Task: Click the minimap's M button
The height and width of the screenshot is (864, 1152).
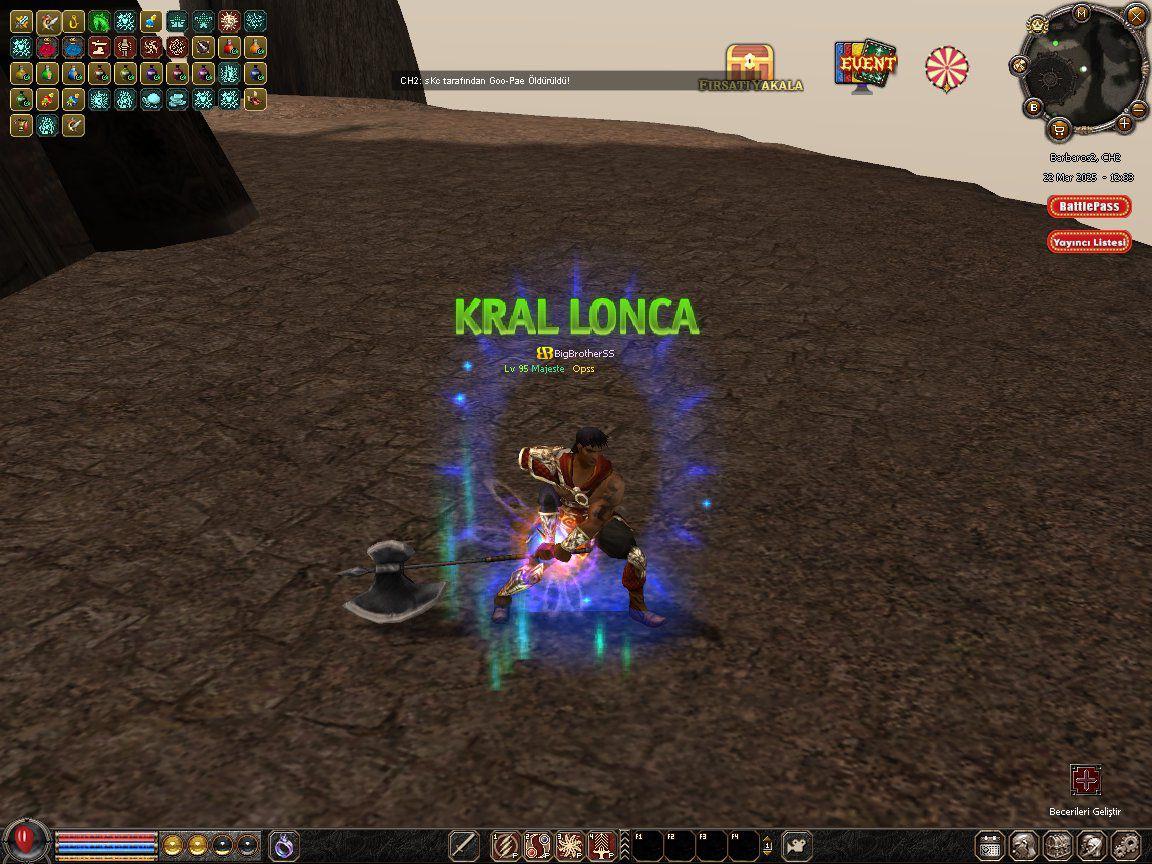Action: pos(1082,13)
